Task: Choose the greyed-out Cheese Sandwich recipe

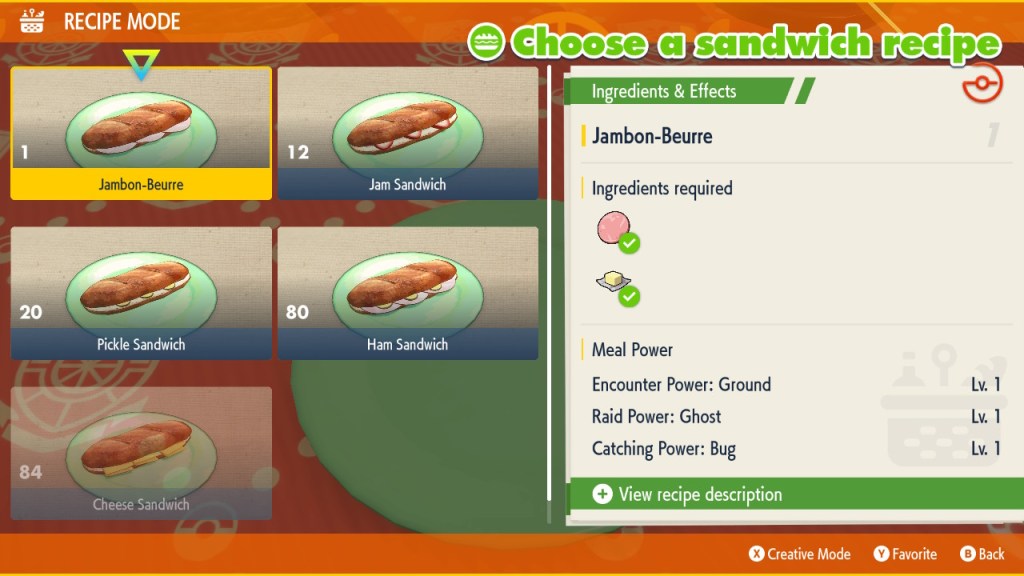Action: (141, 453)
